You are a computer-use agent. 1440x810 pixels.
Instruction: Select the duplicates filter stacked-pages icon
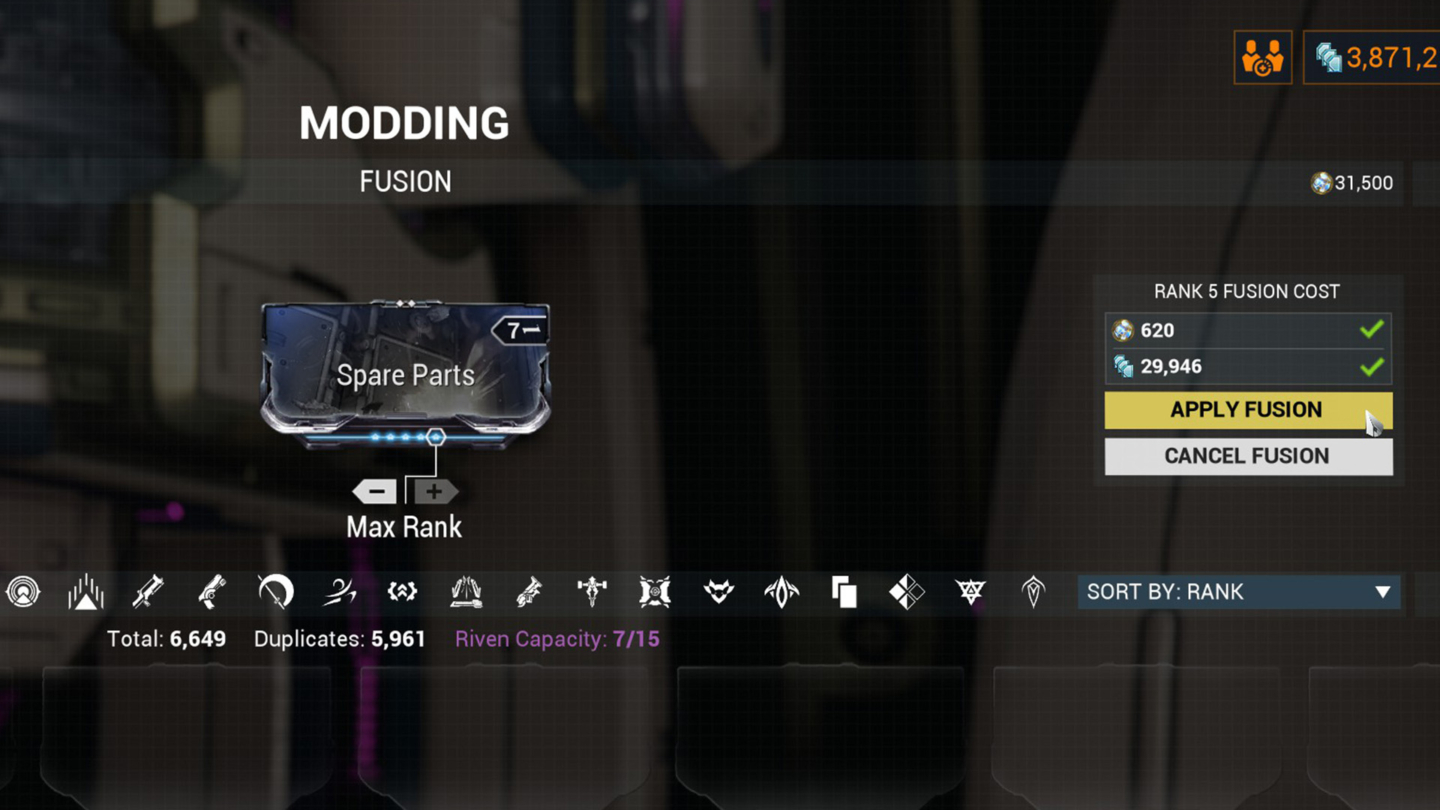[x=844, y=591]
